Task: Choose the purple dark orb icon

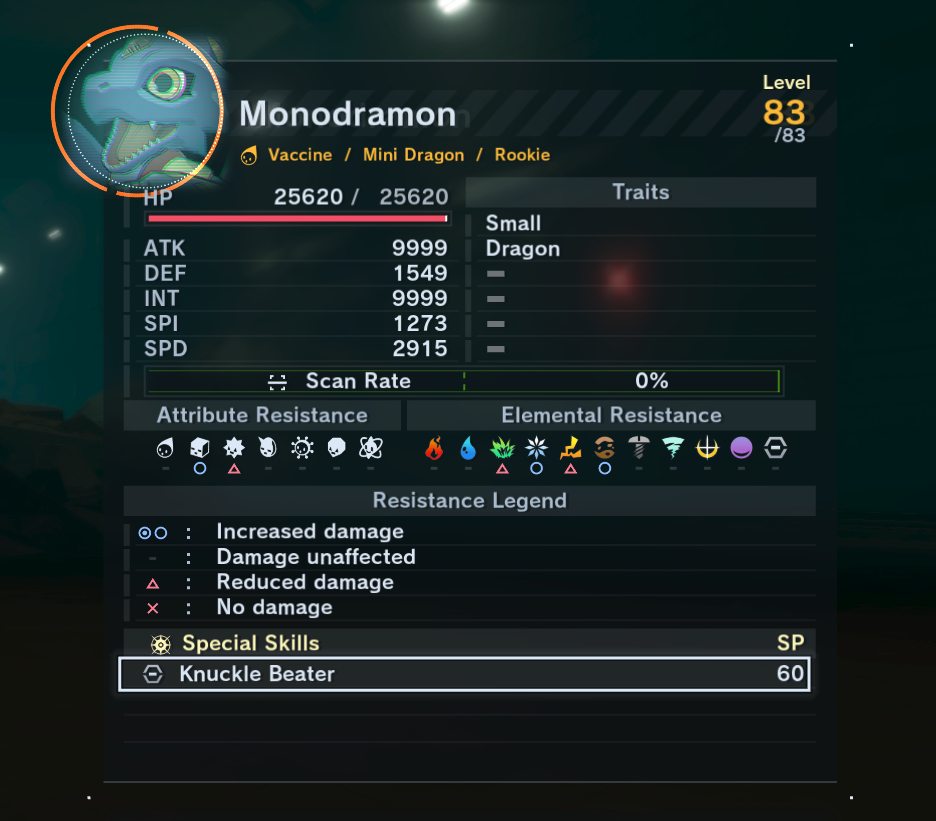Action: point(741,449)
